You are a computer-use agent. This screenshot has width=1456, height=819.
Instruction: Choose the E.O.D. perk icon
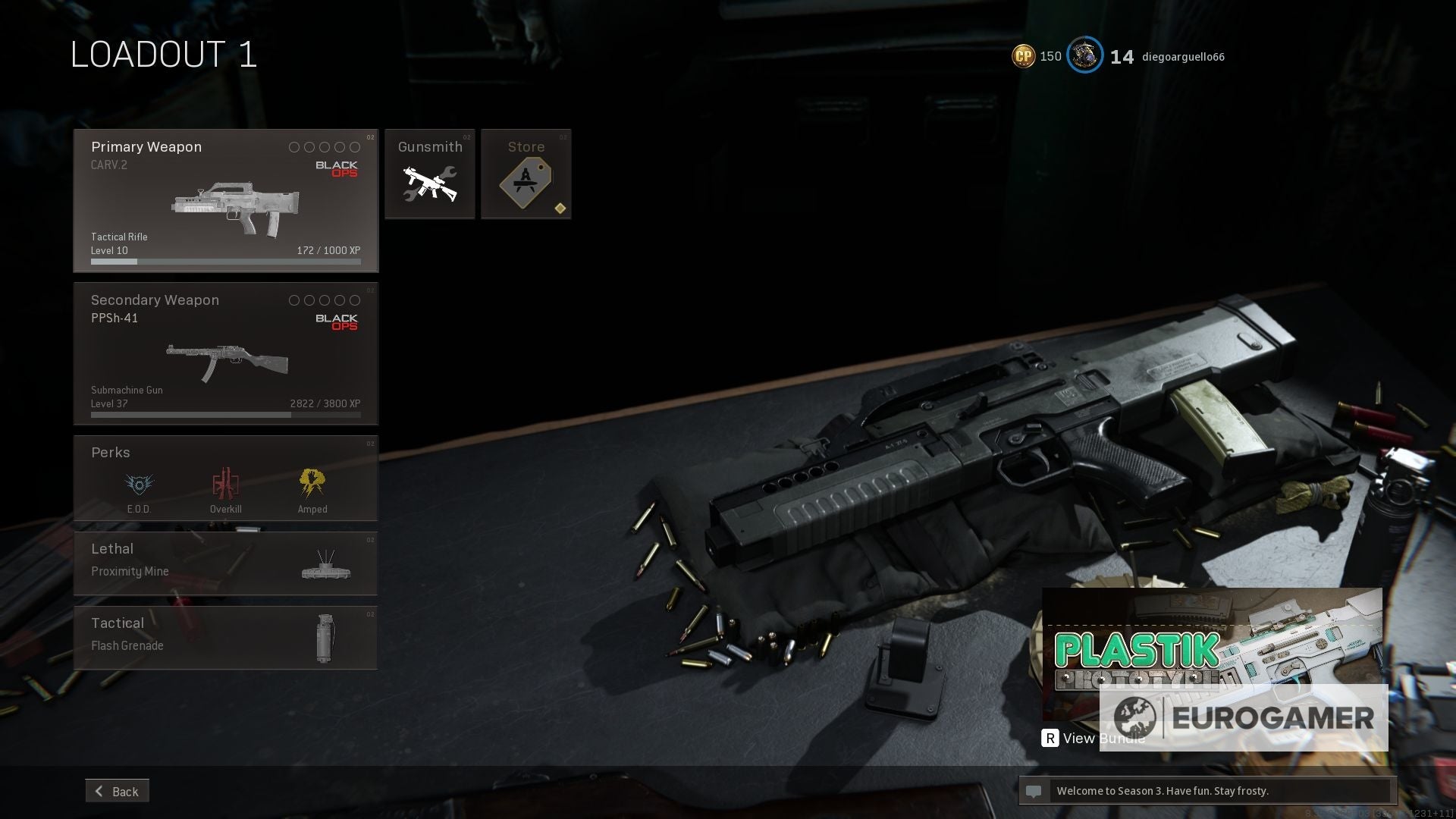(x=139, y=485)
